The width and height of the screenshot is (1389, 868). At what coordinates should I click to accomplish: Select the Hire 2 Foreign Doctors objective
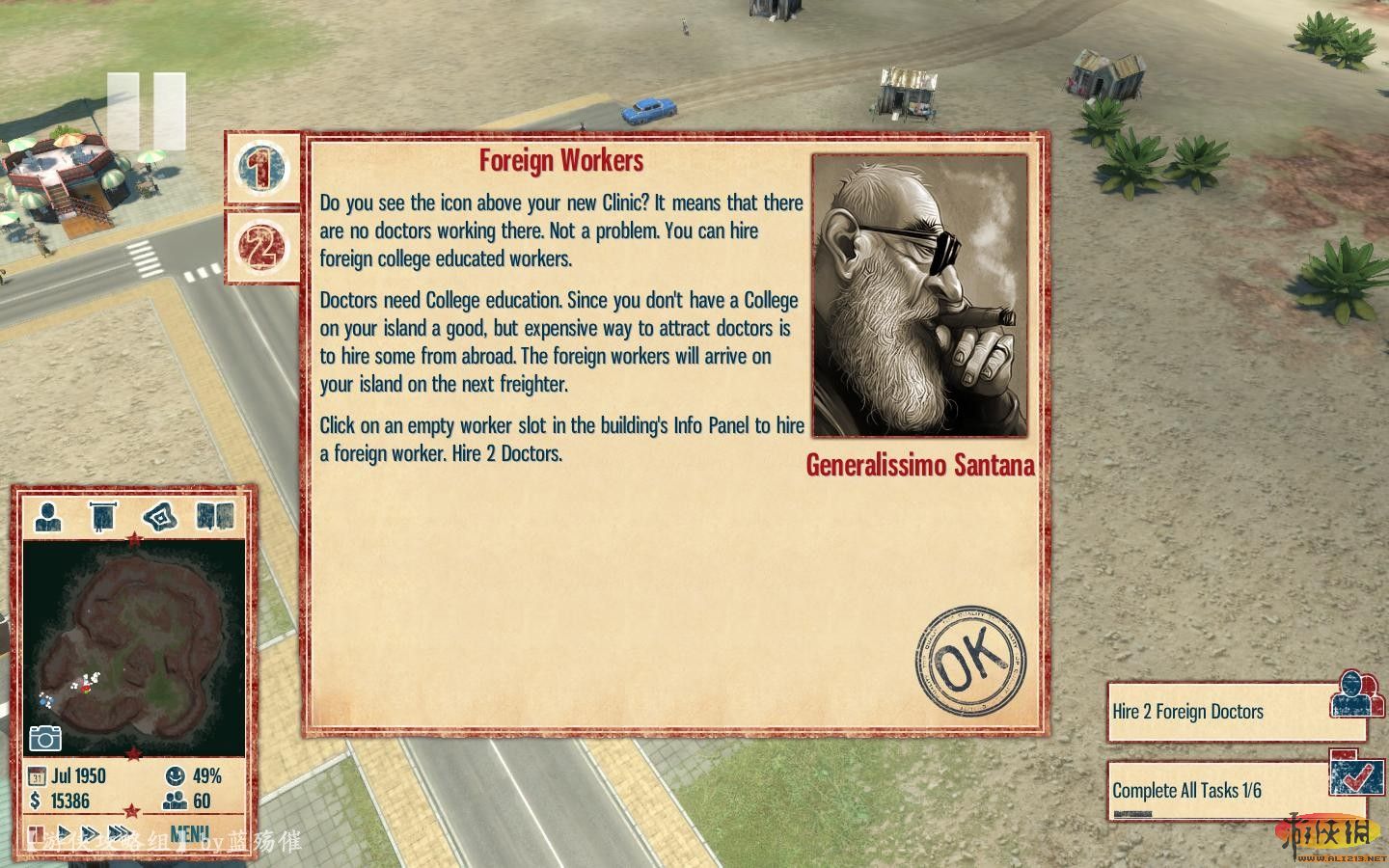[1235, 712]
